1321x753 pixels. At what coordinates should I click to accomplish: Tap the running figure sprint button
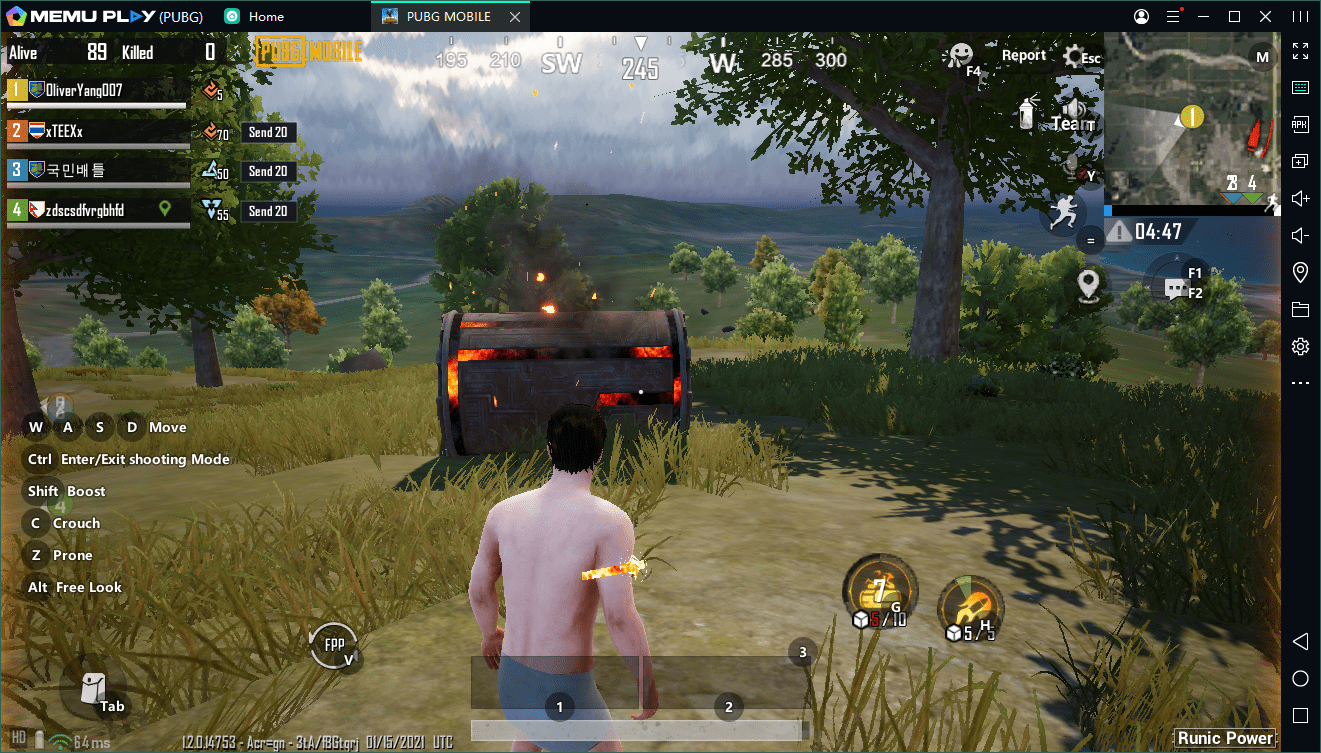pos(1063,213)
